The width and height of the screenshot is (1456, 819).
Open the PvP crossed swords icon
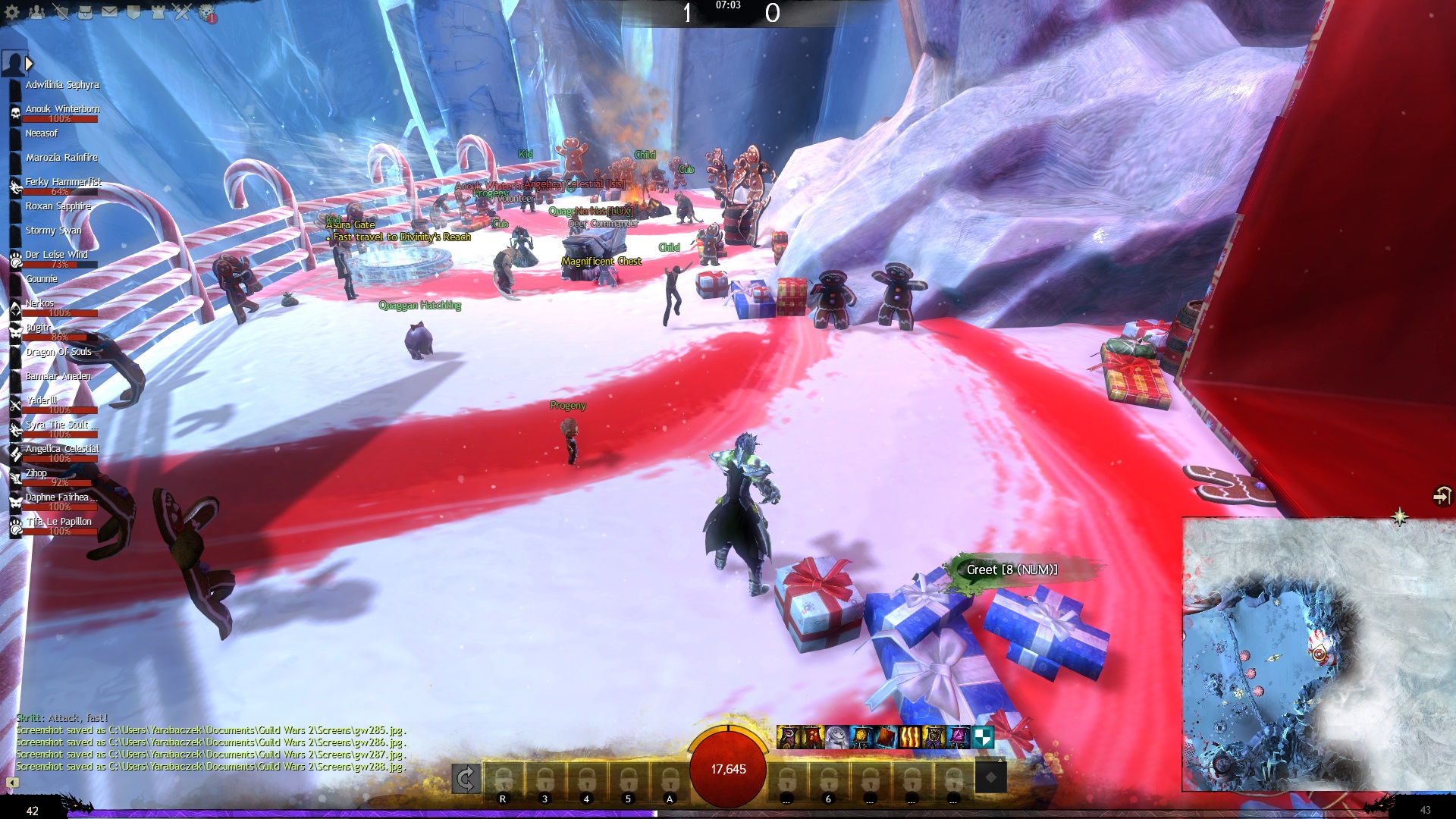pyautogui.click(x=182, y=12)
